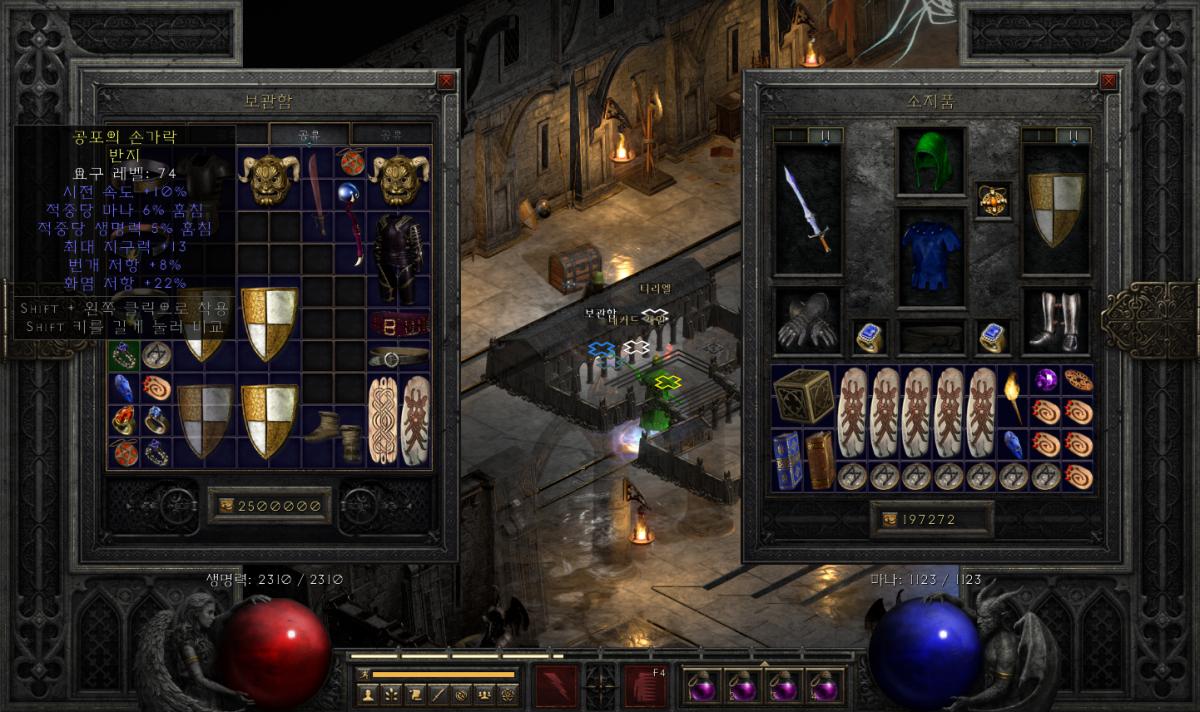Pick up the torch charm in the inventory
The width and height of the screenshot is (1200, 712).
click(1012, 396)
